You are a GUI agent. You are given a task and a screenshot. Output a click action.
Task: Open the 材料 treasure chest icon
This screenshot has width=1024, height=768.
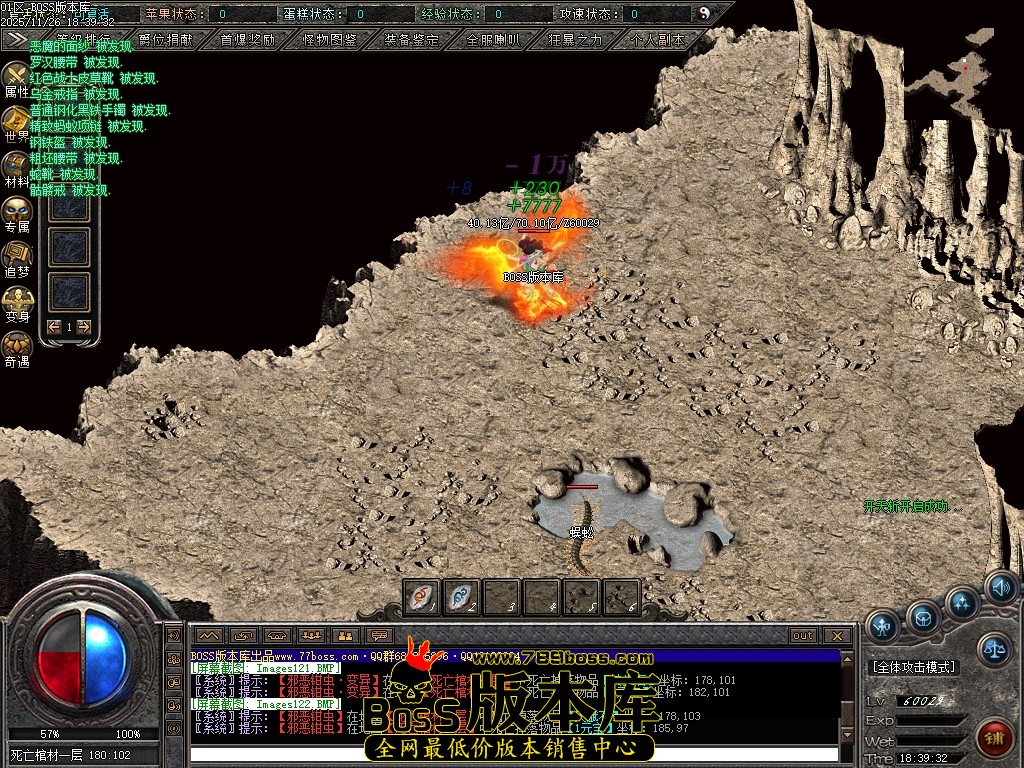[17, 166]
